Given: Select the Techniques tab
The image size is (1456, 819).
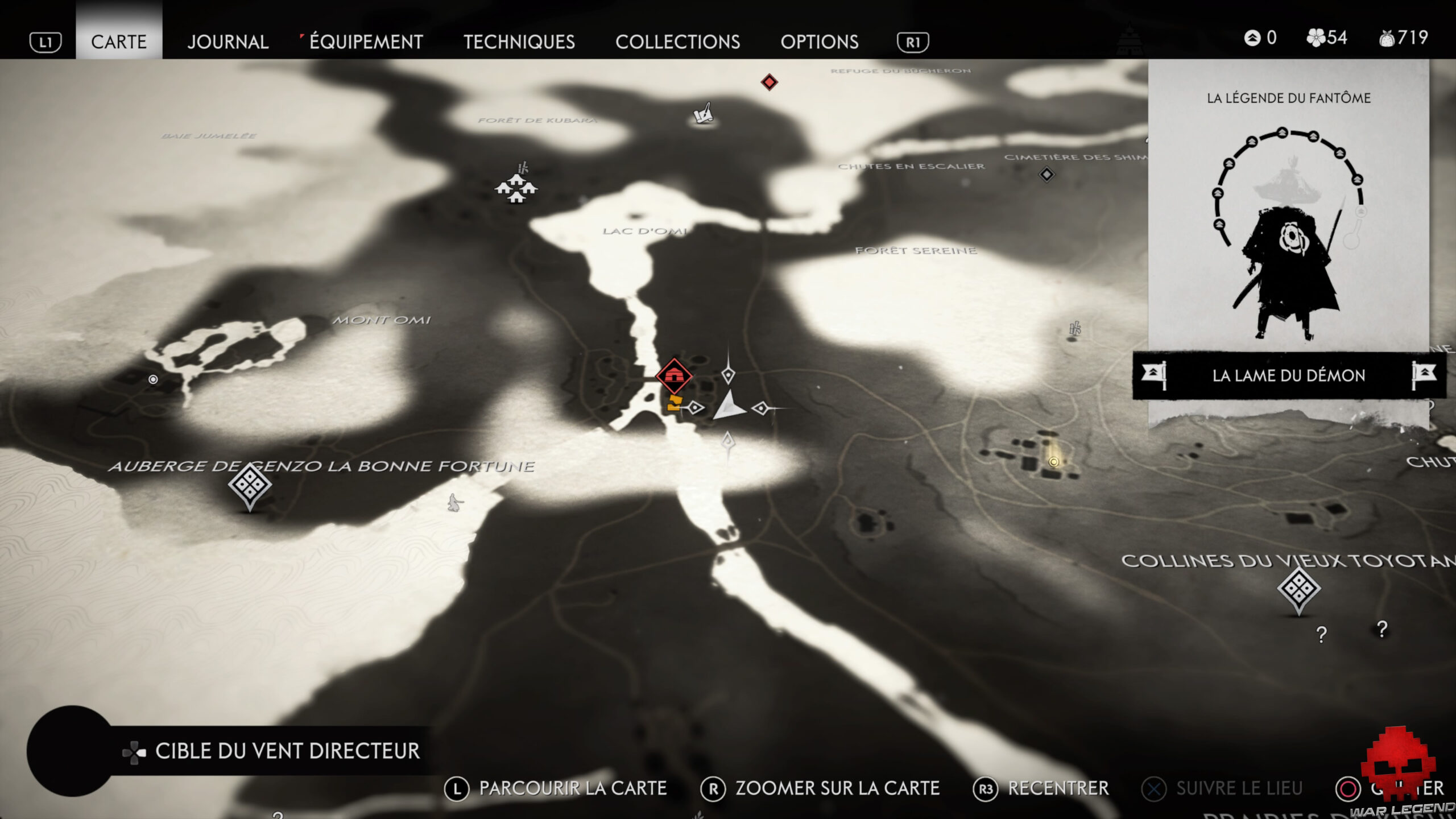Looking at the screenshot, I should coord(519,42).
